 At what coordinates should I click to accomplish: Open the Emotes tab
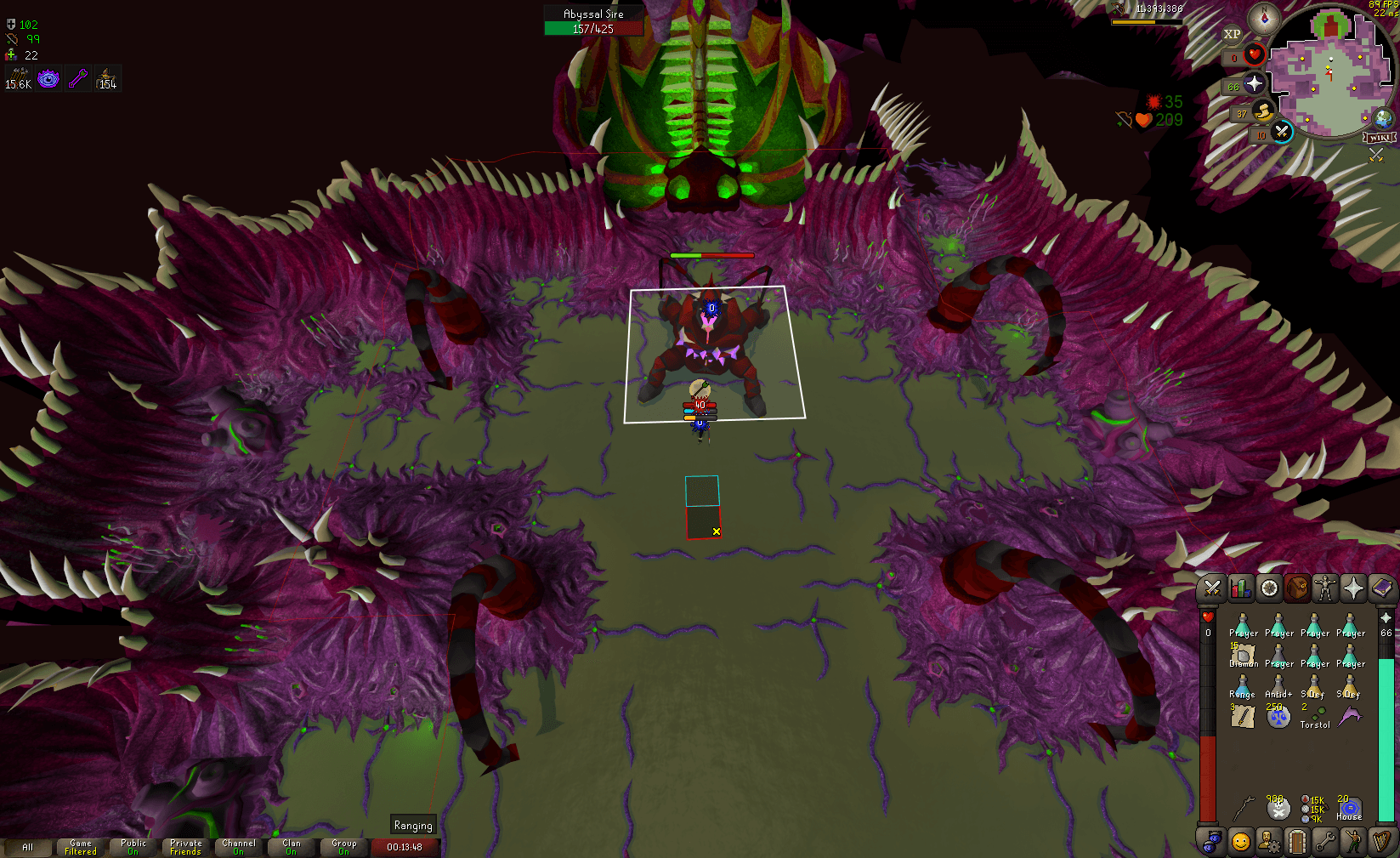tap(1353, 842)
